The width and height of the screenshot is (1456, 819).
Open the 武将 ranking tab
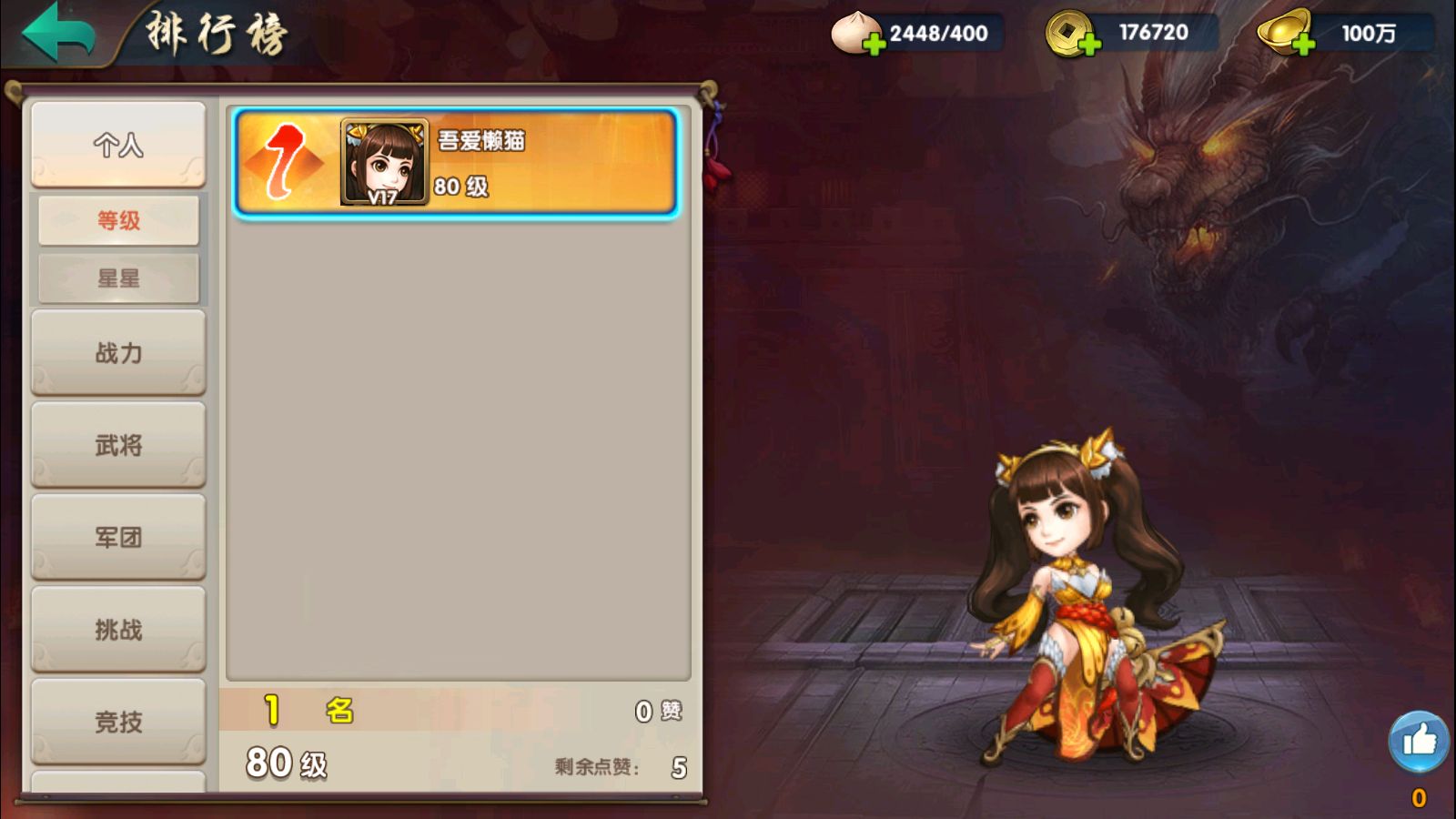pyautogui.click(x=118, y=445)
